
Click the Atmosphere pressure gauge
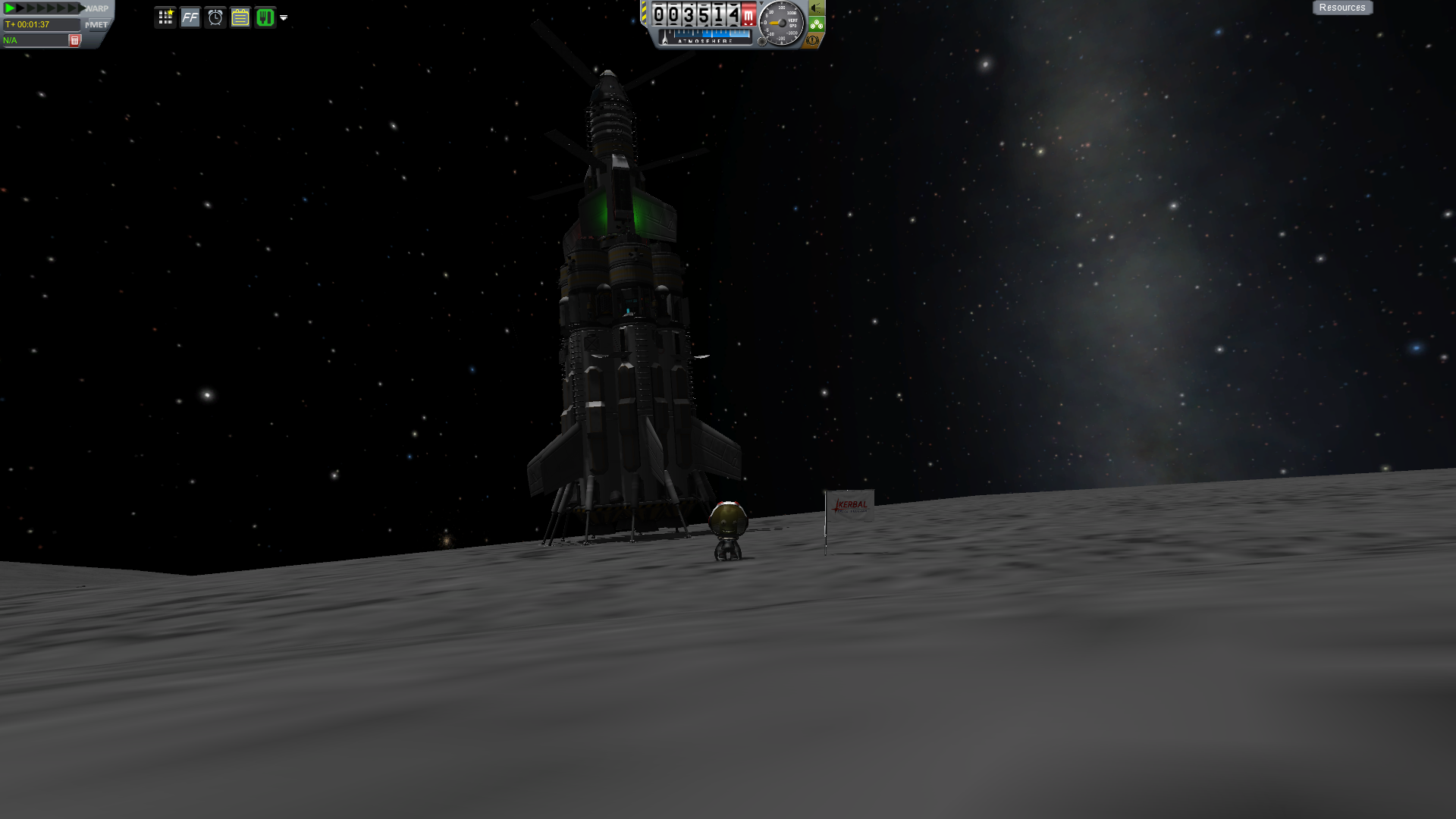click(x=704, y=36)
